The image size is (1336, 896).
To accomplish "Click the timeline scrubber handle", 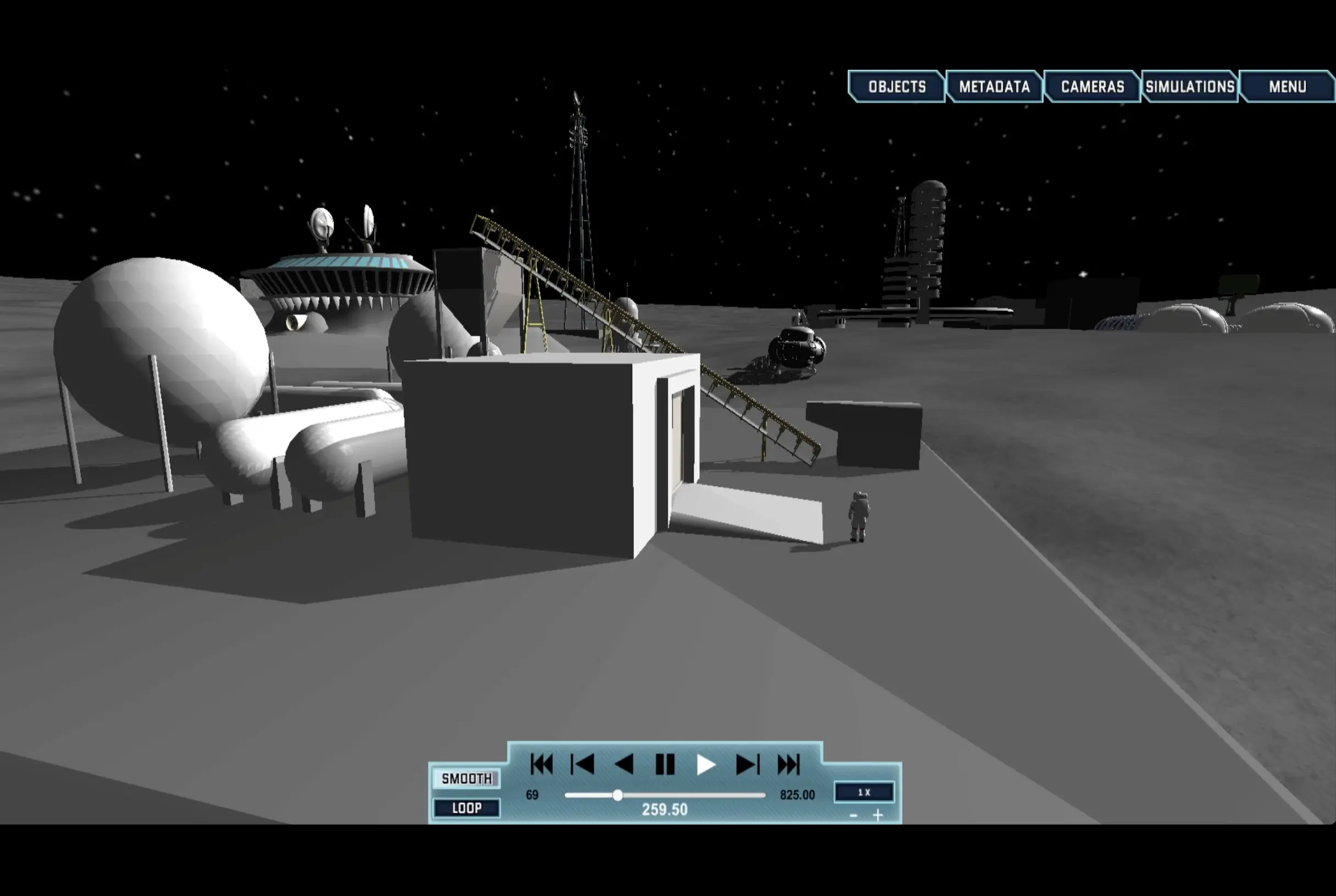I will tap(617, 795).
